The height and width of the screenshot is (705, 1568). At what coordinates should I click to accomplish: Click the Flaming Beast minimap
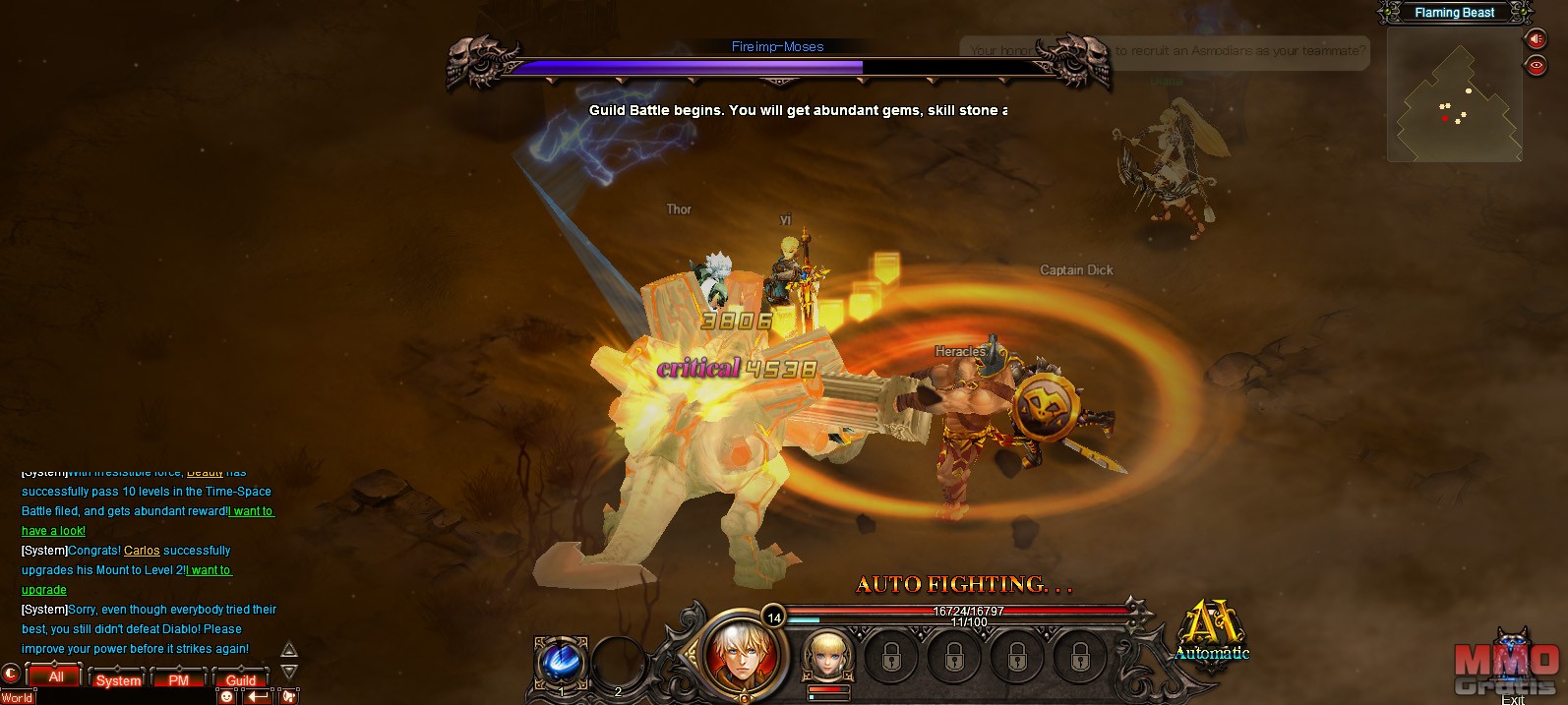[1454, 96]
